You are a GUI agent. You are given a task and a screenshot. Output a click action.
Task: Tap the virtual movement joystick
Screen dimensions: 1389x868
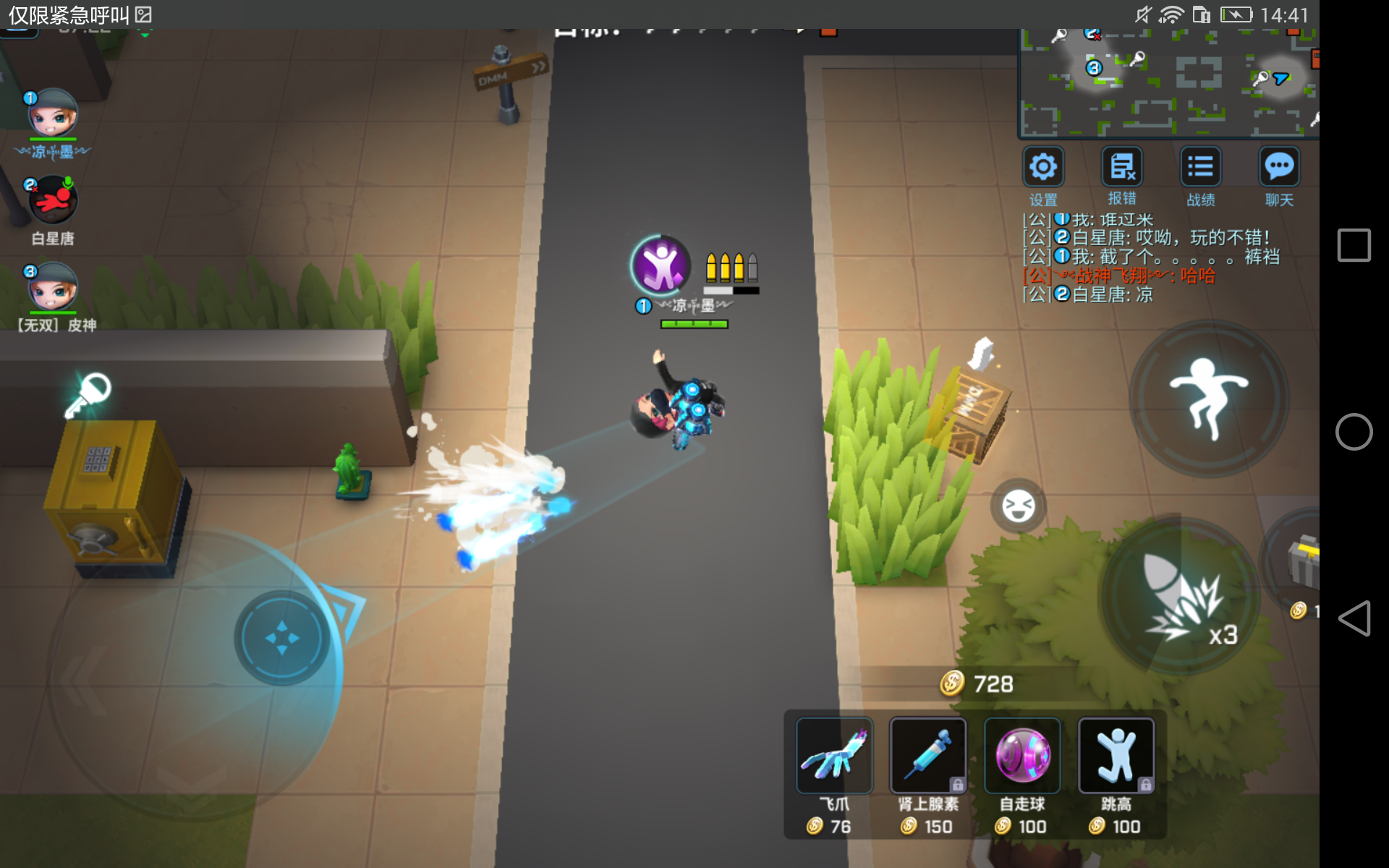point(281,638)
